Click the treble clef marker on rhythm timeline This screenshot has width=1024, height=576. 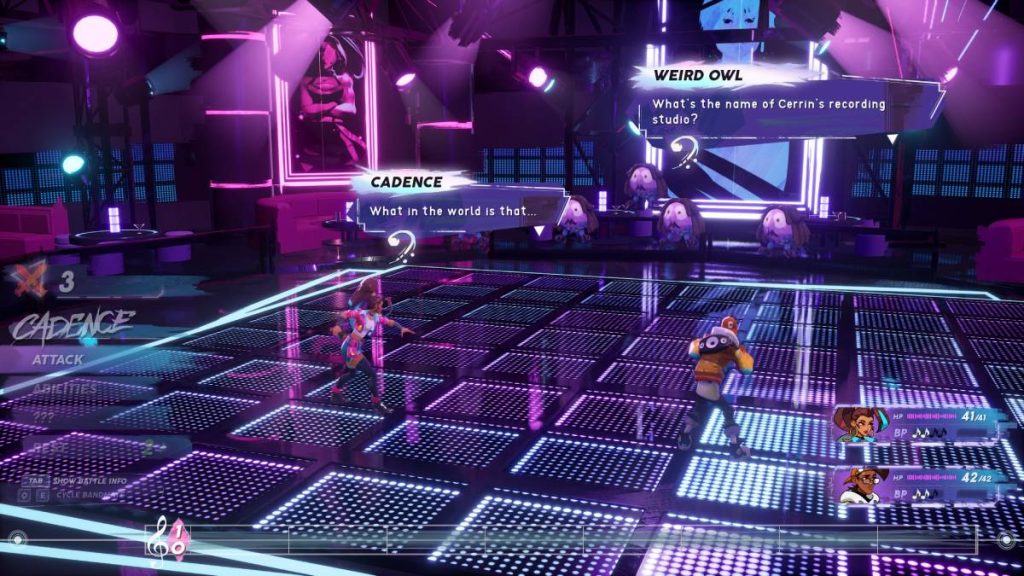[158, 541]
